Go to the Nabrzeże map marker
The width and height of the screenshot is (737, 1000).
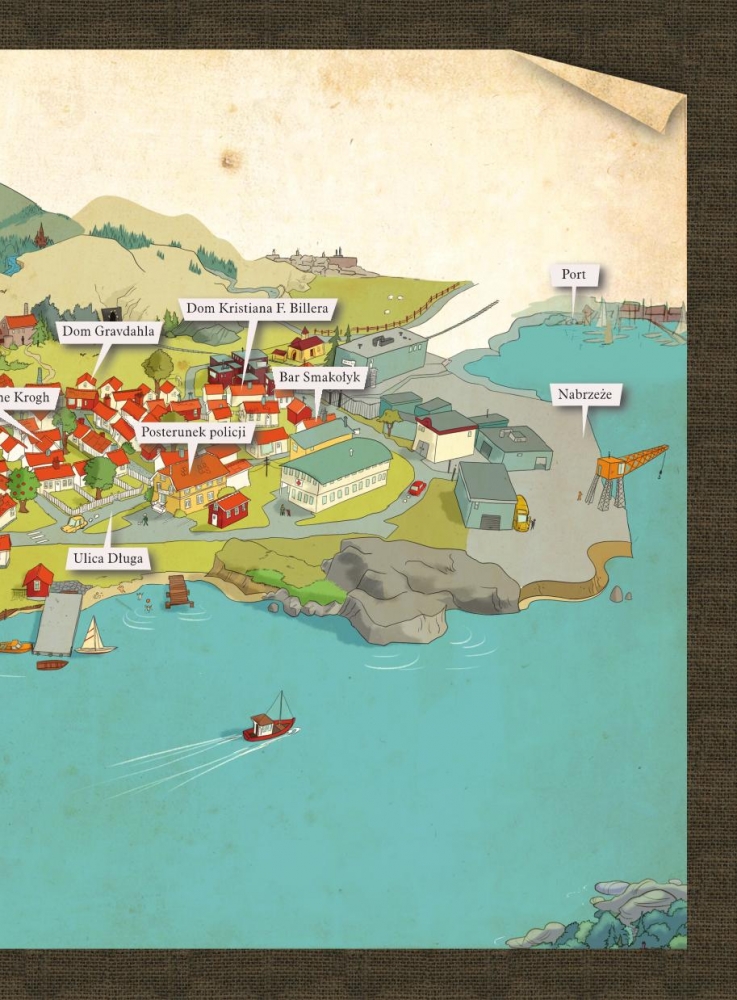pos(585,395)
